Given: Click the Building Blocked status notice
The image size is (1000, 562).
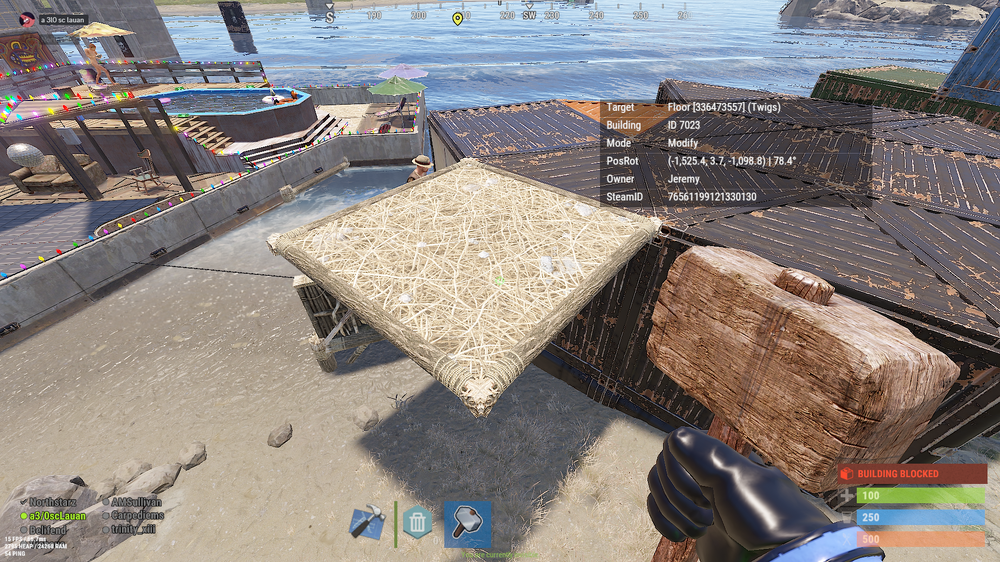Looking at the screenshot, I should pyautogui.click(x=912, y=473).
